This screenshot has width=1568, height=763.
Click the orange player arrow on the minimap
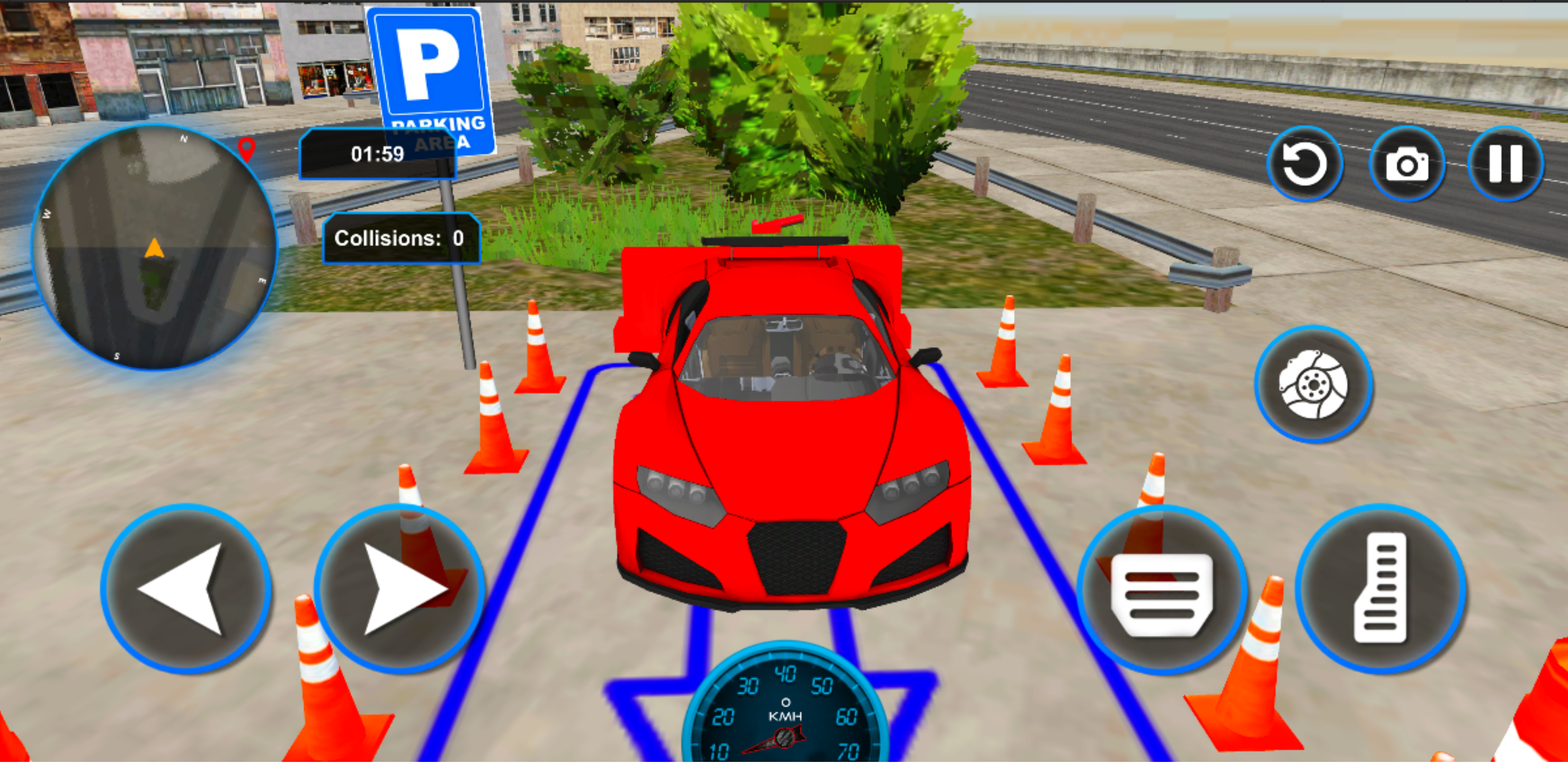click(154, 249)
